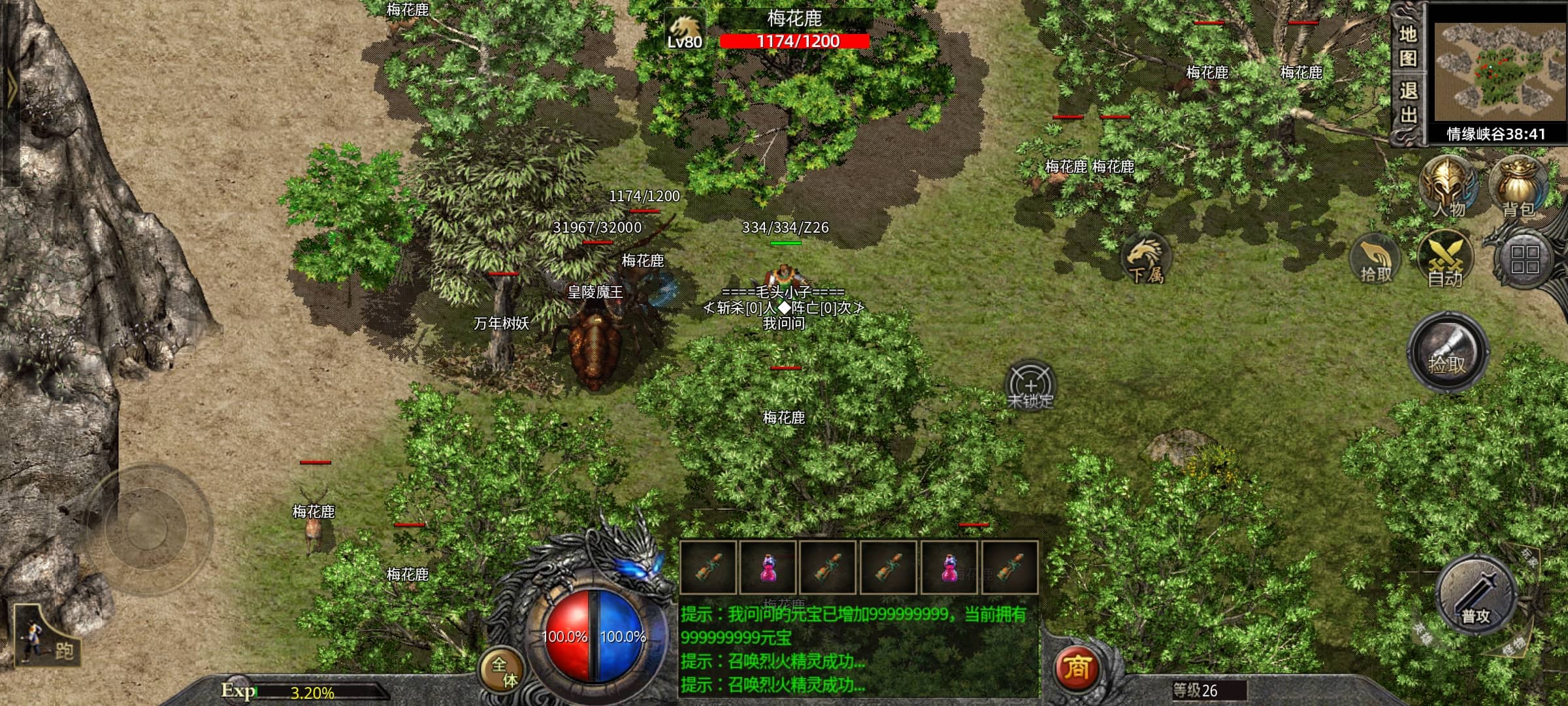
Task: Tap the 退出 exit button
Action: [x=1408, y=103]
